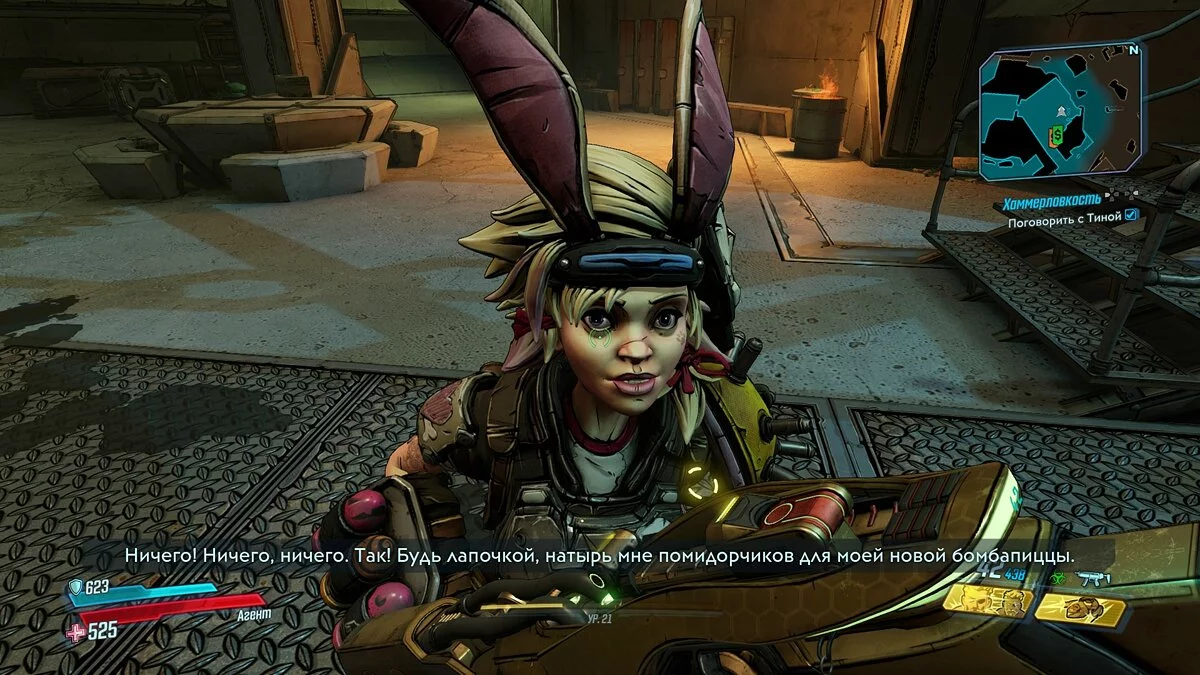Image resolution: width=1200 pixels, height=675 pixels.
Task: Click the green dollar vendor marker on minimap
Action: [1056, 133]
